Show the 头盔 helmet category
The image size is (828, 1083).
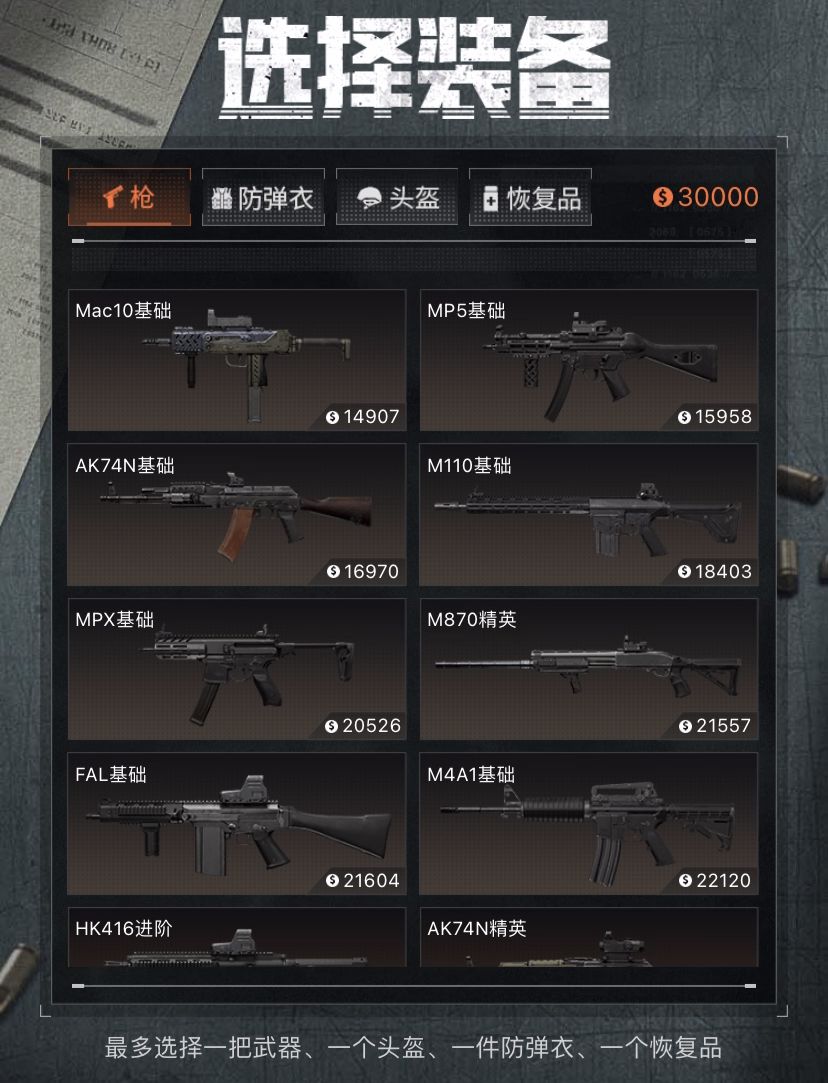(397, 197)
